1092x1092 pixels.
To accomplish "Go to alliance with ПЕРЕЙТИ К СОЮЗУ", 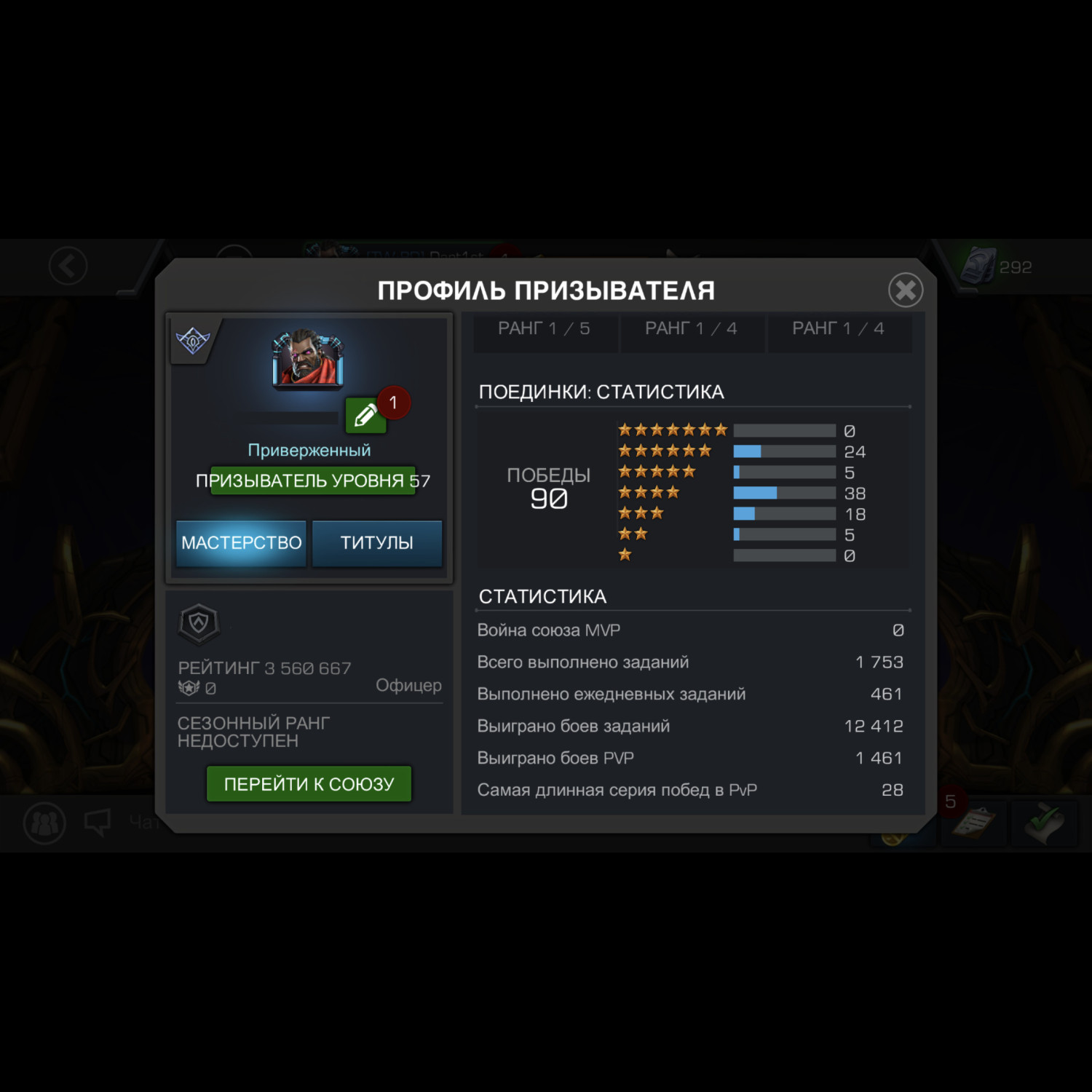I will (x=309, y=784).
